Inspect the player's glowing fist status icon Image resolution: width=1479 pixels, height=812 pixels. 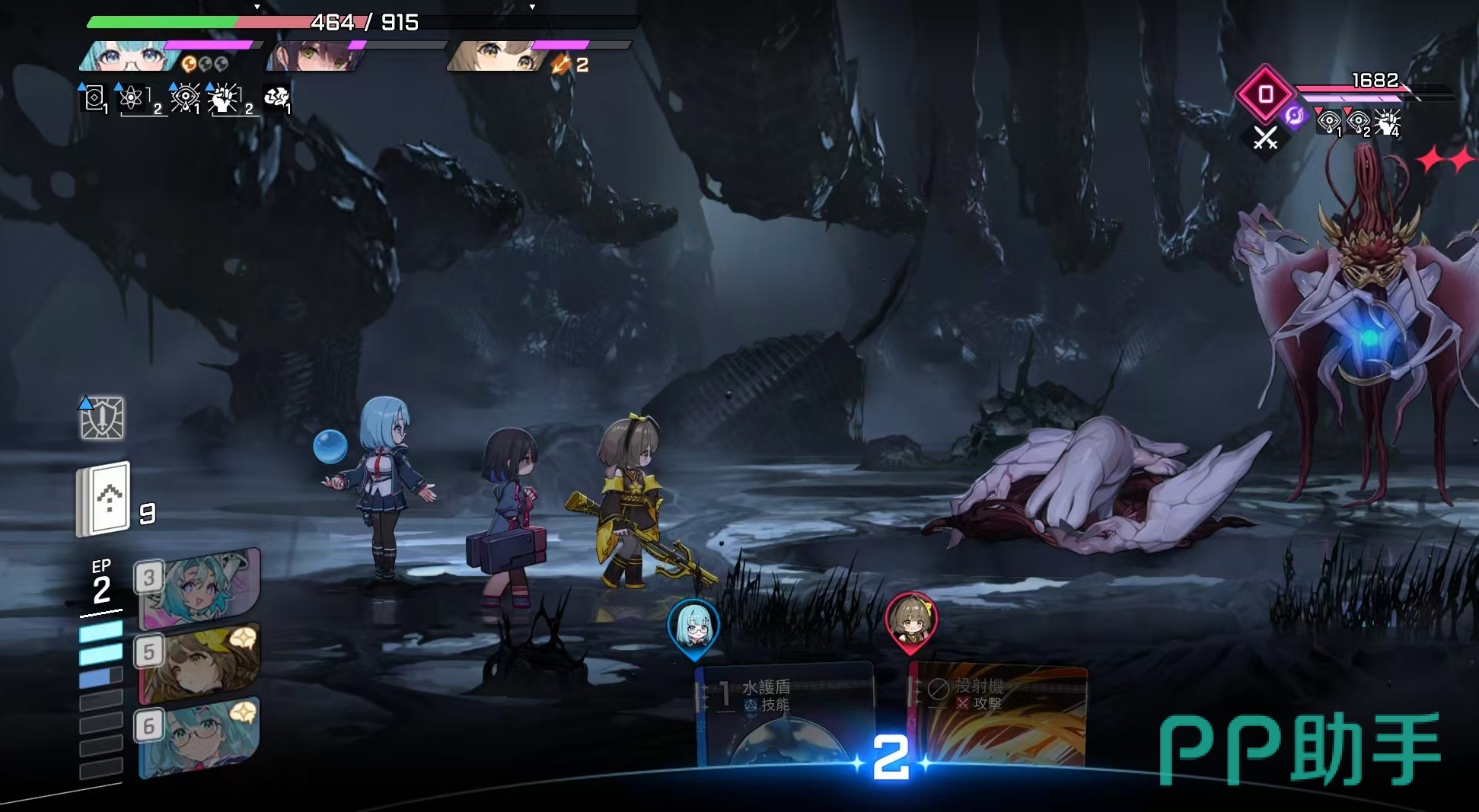tap(225, 99)
